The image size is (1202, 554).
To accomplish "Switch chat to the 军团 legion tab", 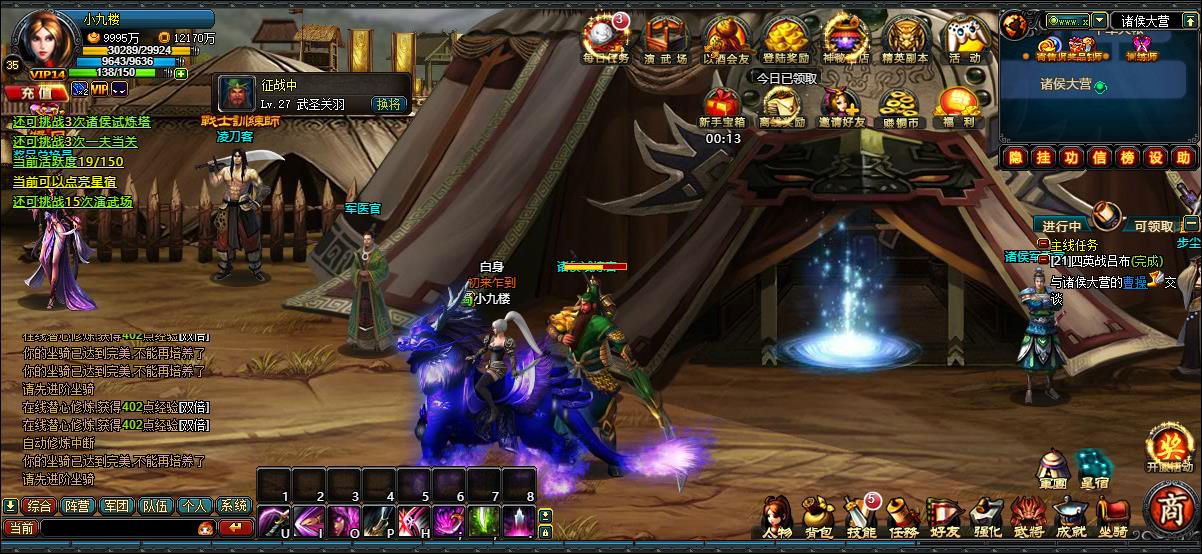I will coord(118,506).
